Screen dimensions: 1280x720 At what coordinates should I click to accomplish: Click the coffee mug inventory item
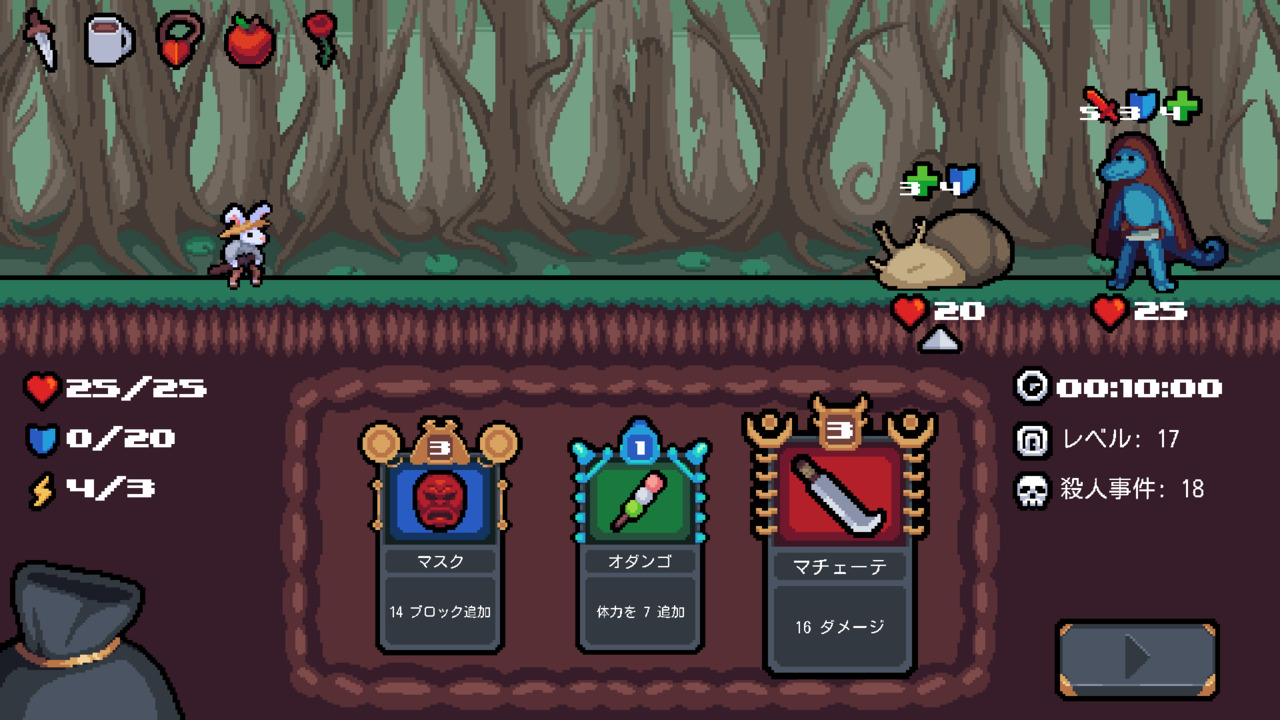(110, 38)
